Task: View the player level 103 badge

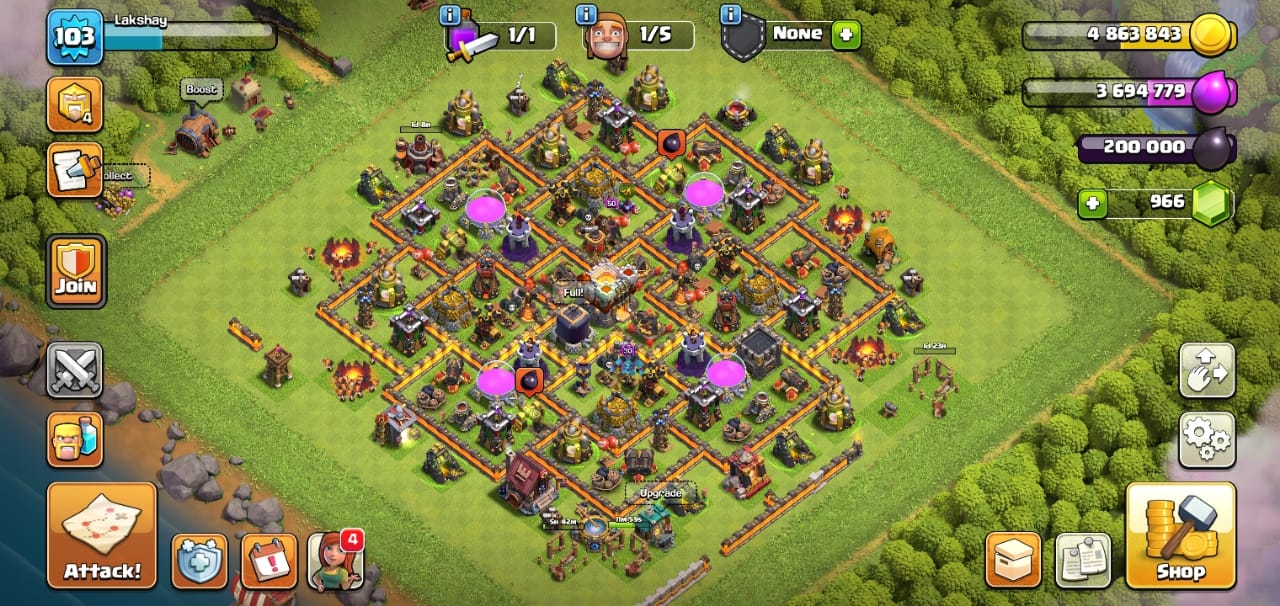Action: point(74,37)
